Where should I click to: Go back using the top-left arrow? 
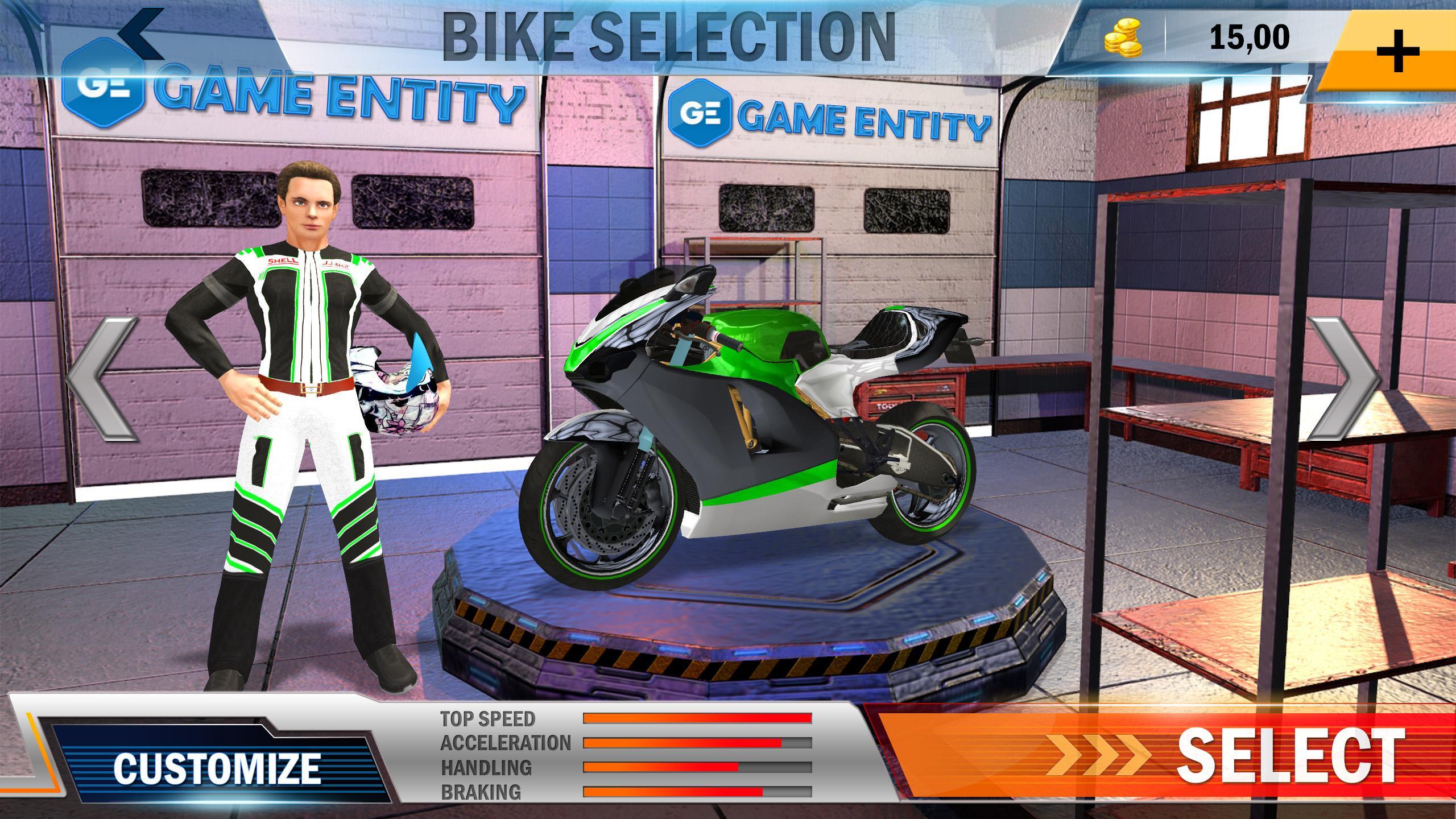pos(142,33)
